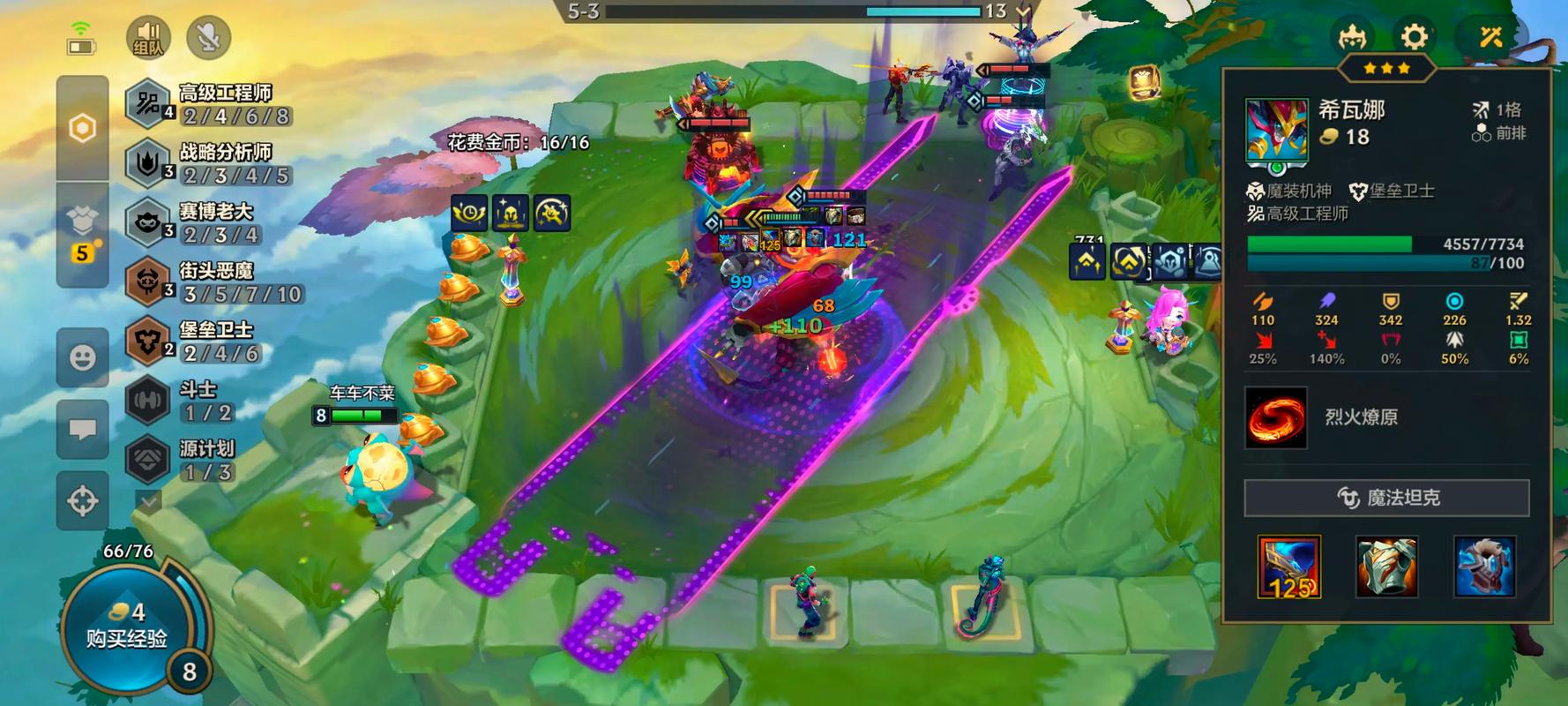Open the emote smiley button

point(83,357)
